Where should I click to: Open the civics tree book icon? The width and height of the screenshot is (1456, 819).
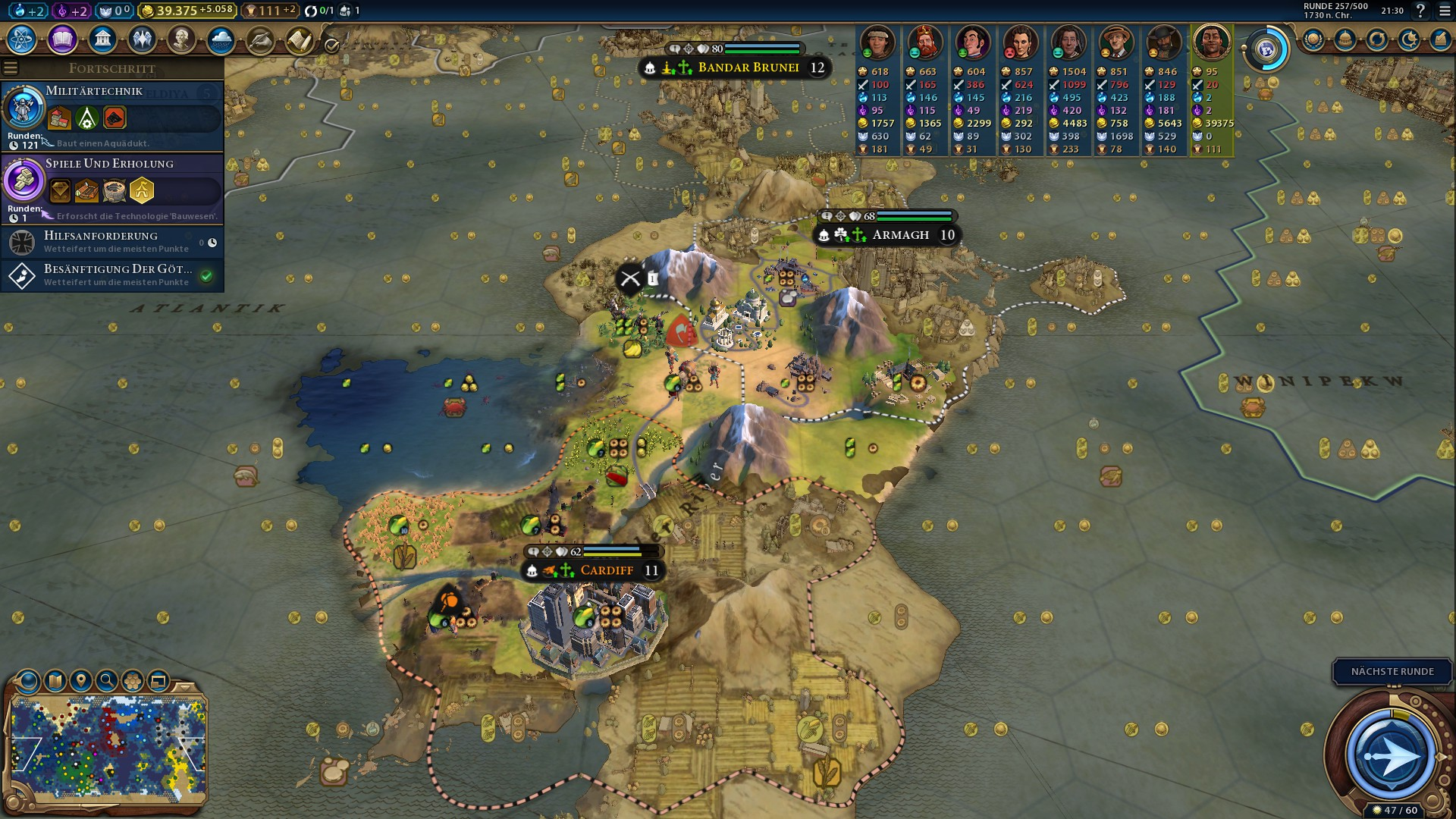62,39
